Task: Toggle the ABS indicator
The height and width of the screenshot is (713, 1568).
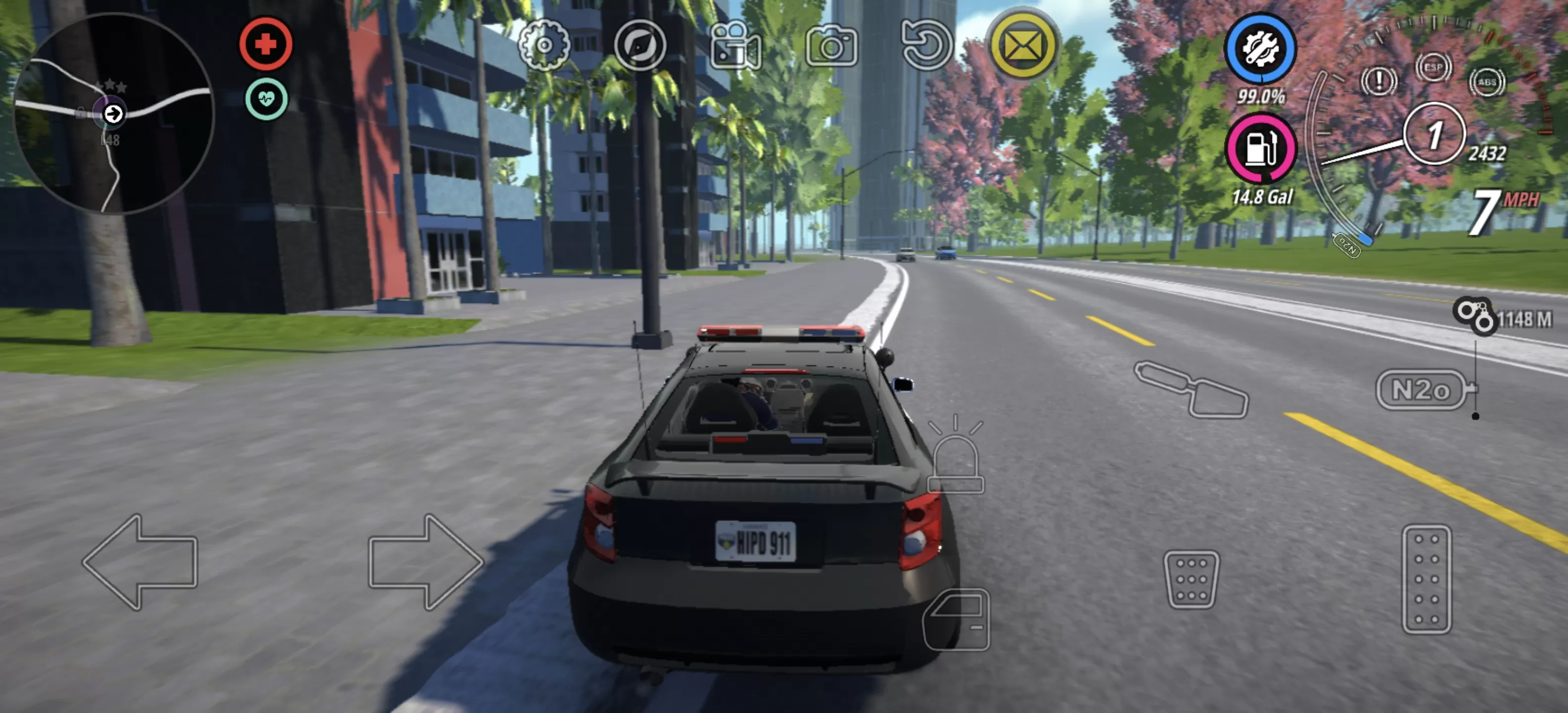Action: (1487, 82)
